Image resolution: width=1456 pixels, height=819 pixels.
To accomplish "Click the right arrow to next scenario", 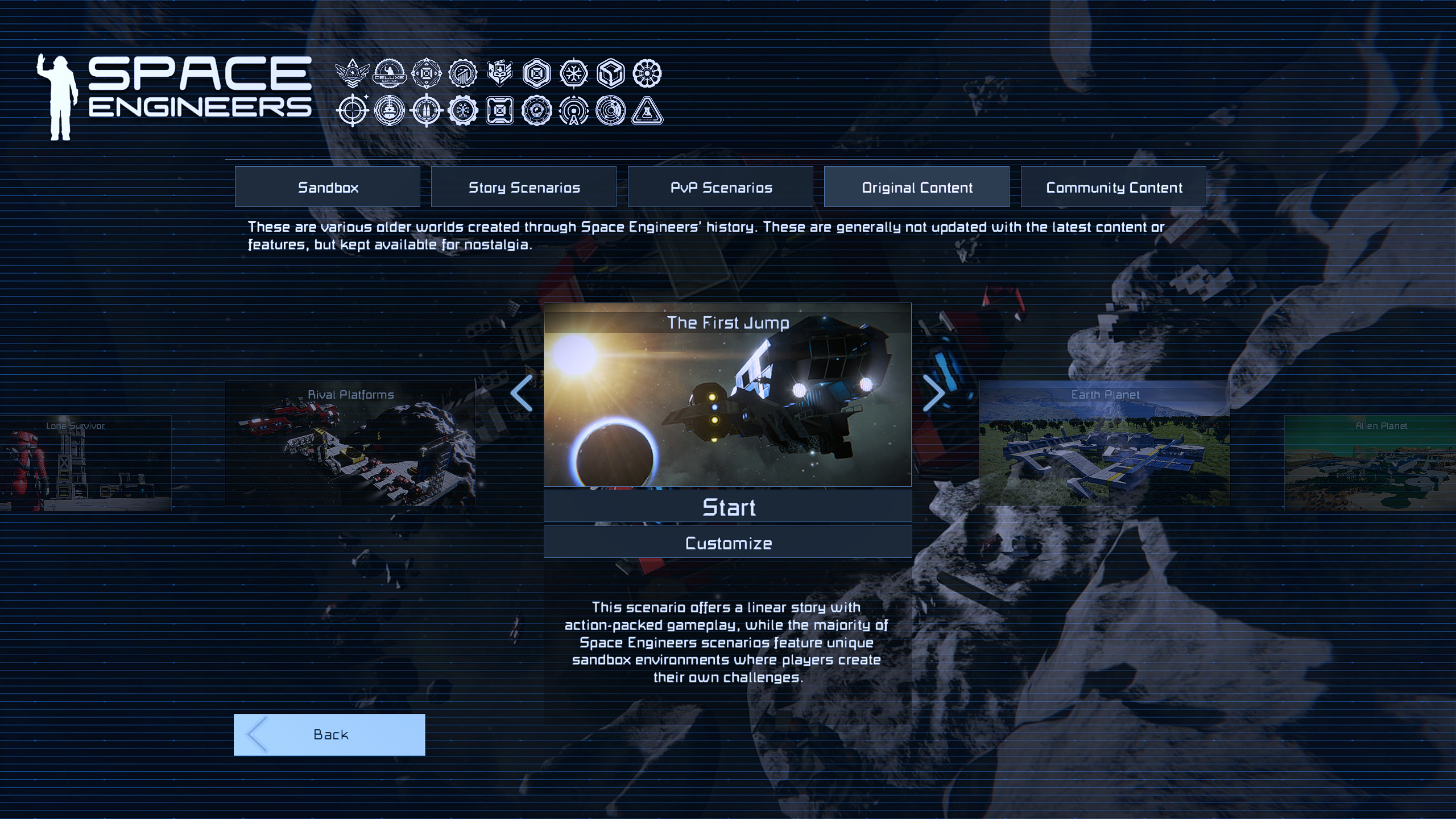I will click(933, 393).
